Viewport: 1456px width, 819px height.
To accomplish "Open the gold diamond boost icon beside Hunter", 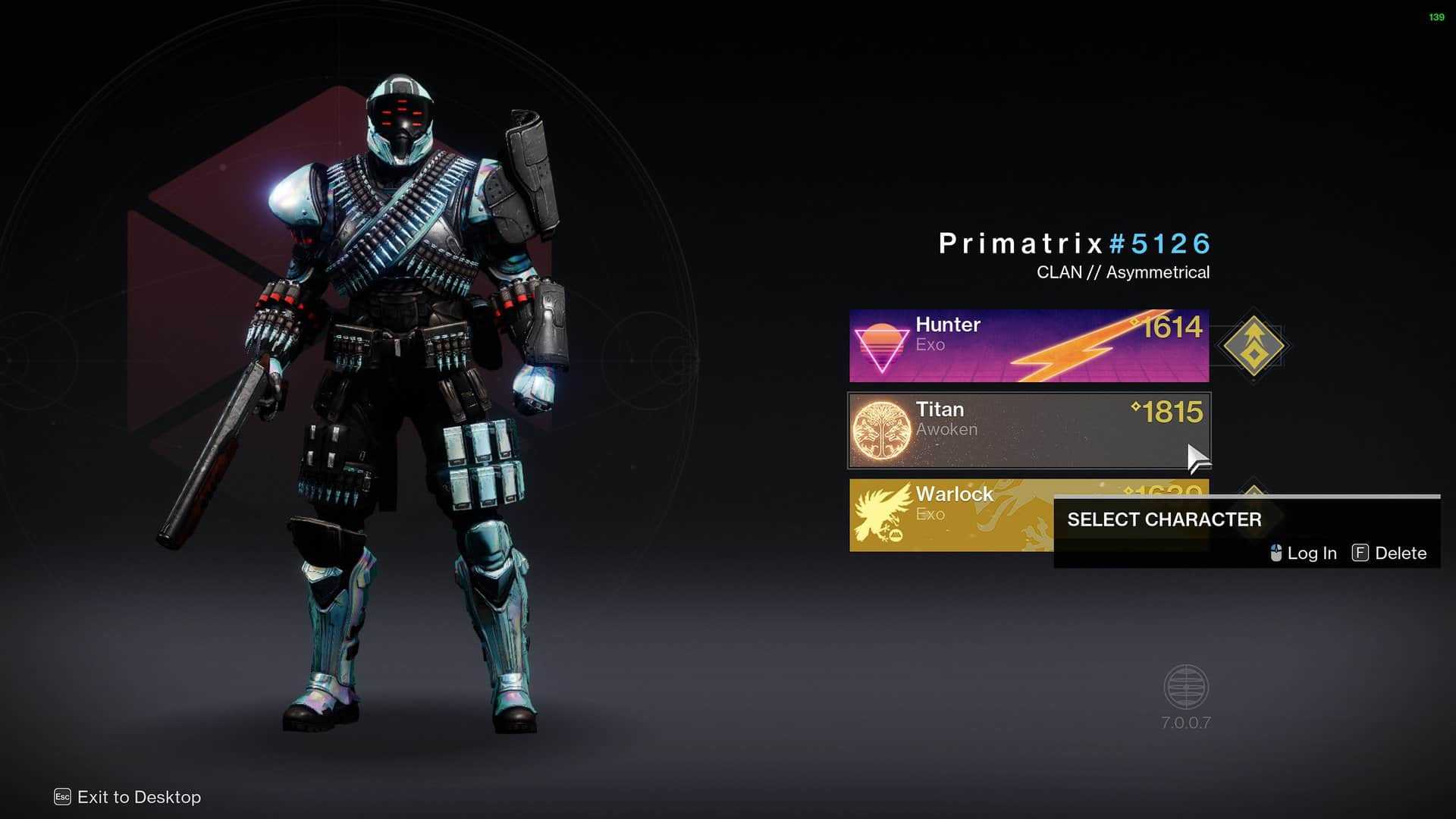I will click(1254, 346).
